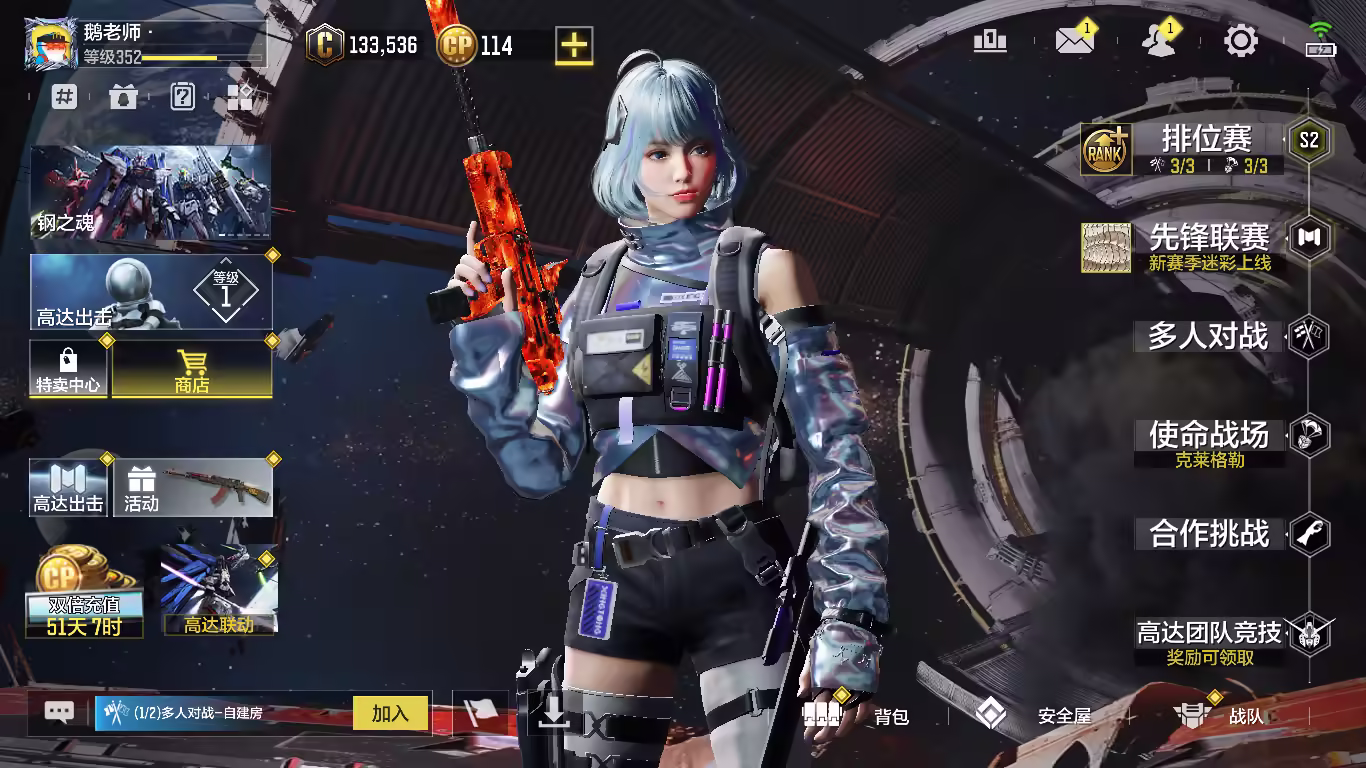
Task: Open the mail envelope inbox
Action: pos(1074,41)
